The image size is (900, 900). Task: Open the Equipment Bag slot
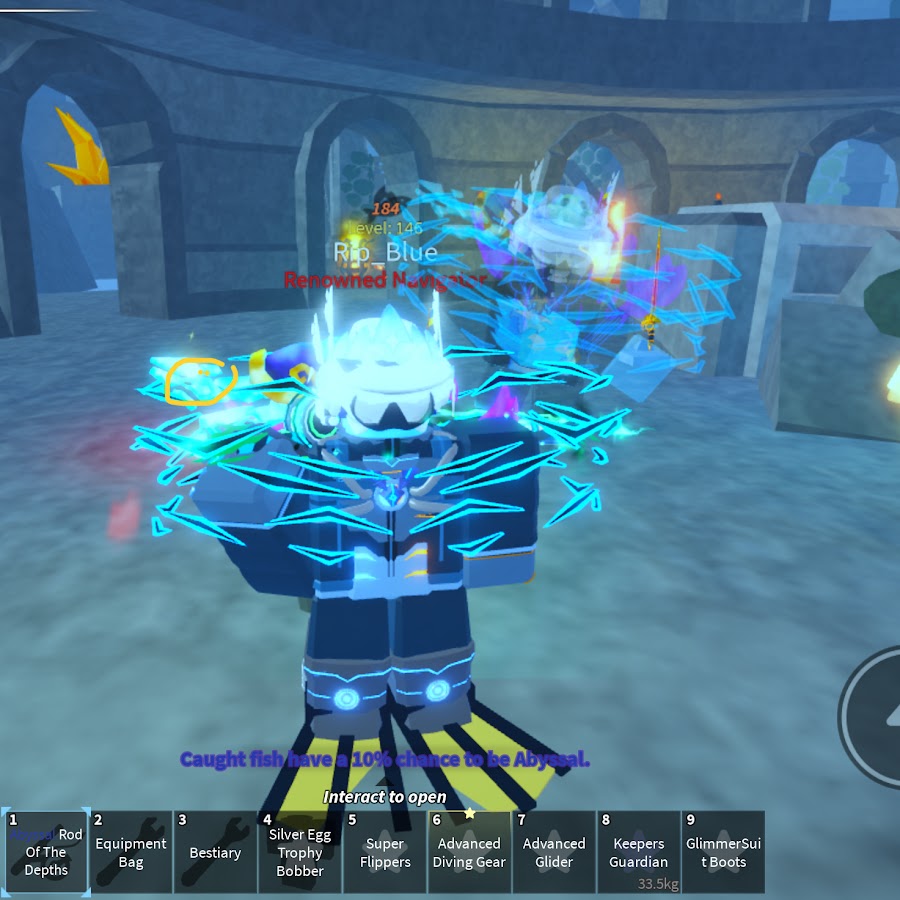point(130,852)
